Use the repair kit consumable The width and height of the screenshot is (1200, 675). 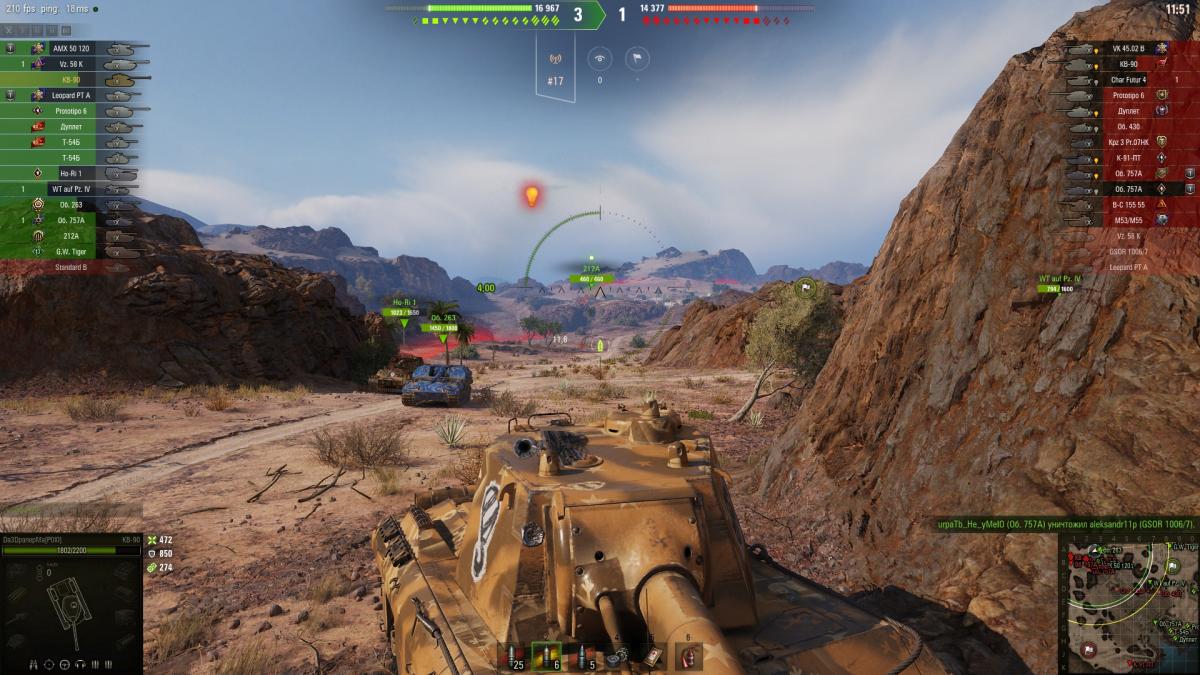616,657
